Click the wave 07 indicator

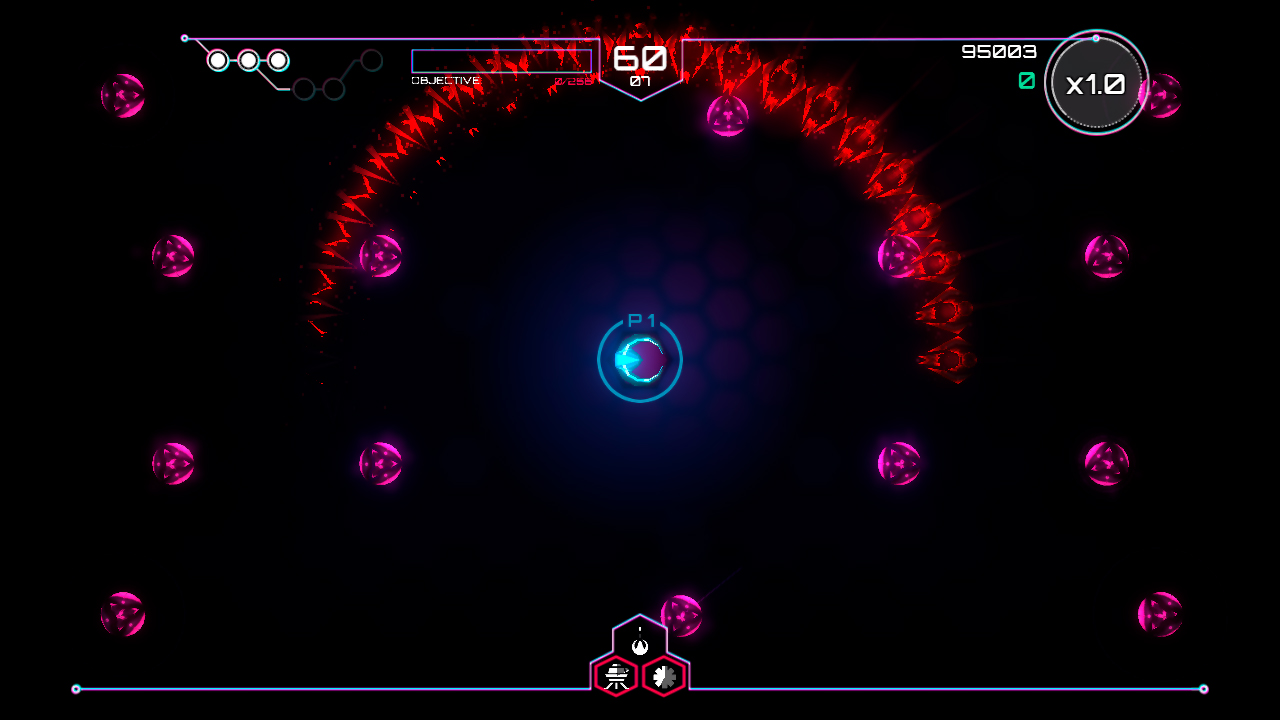click(x=641, y=82)
